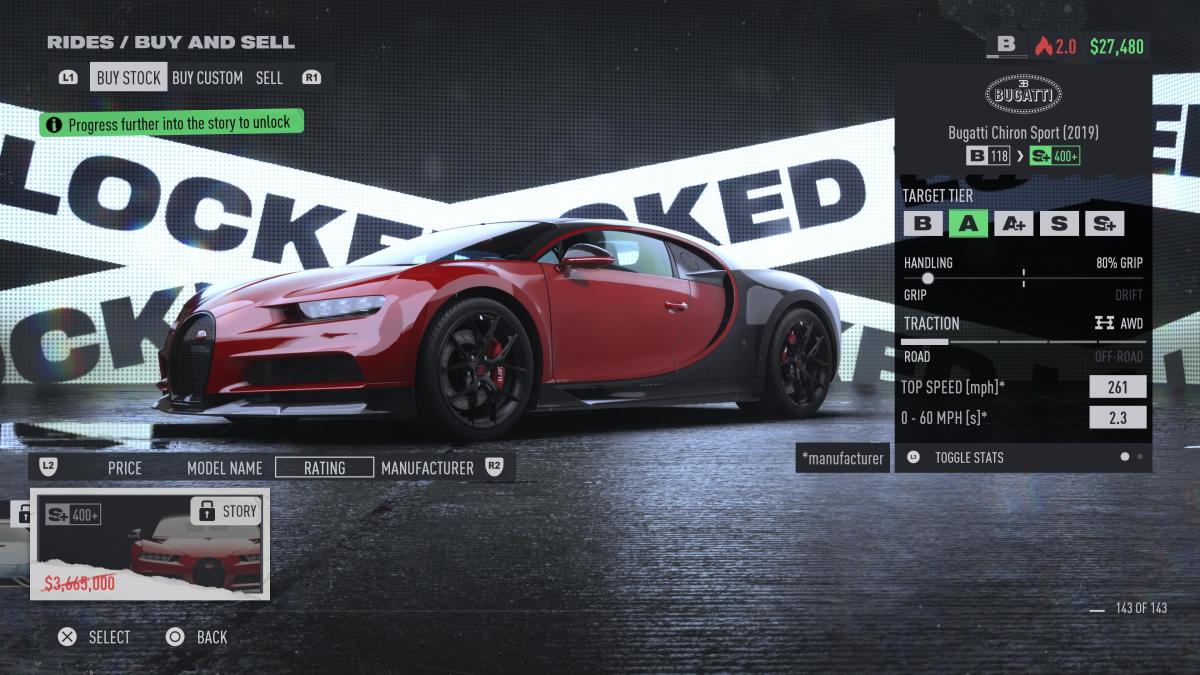
Task: Choose target tier S
Action: [1058, 223]
